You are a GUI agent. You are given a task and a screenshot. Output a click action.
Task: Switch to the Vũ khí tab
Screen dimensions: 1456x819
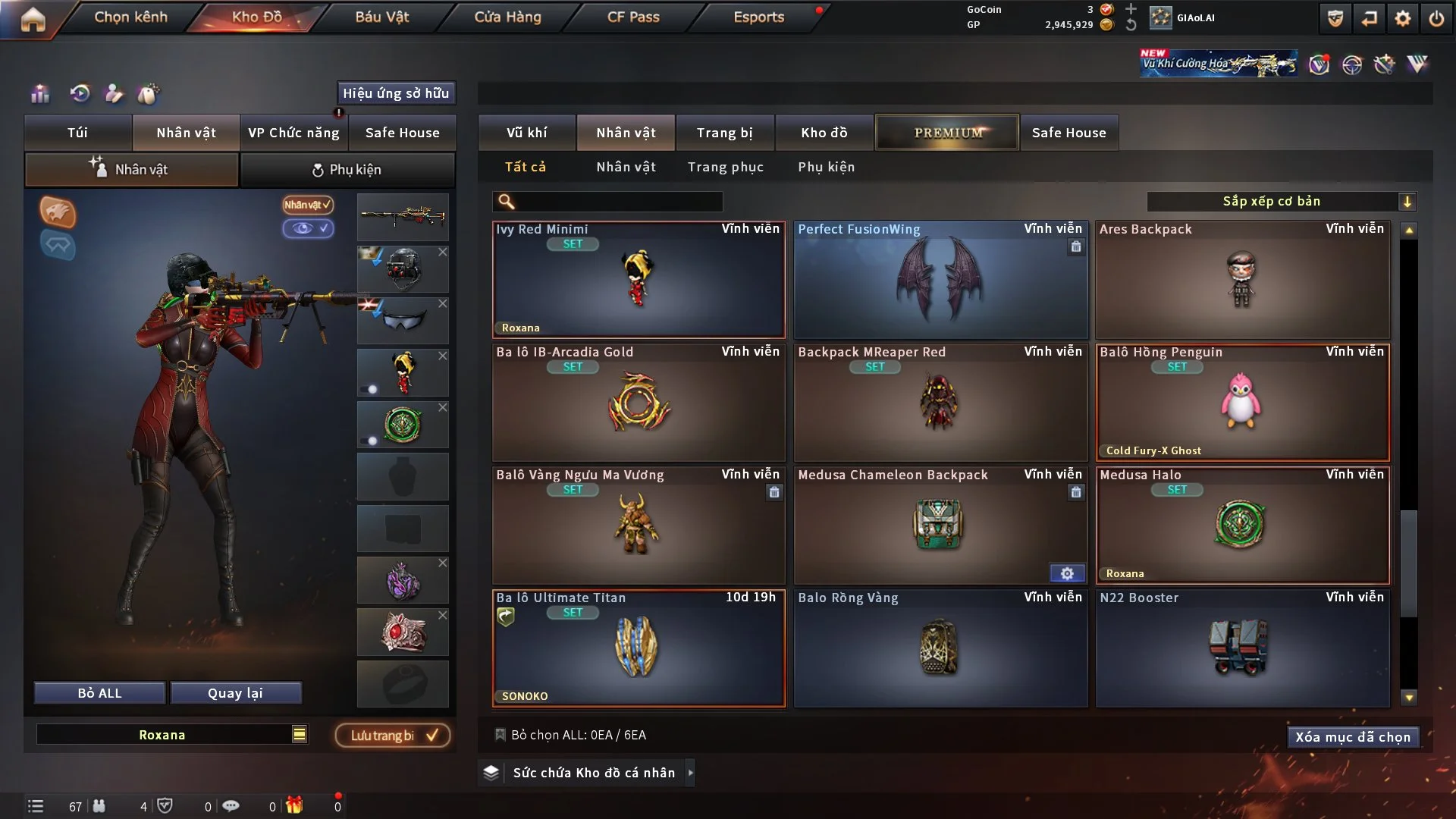pos(526,133)
